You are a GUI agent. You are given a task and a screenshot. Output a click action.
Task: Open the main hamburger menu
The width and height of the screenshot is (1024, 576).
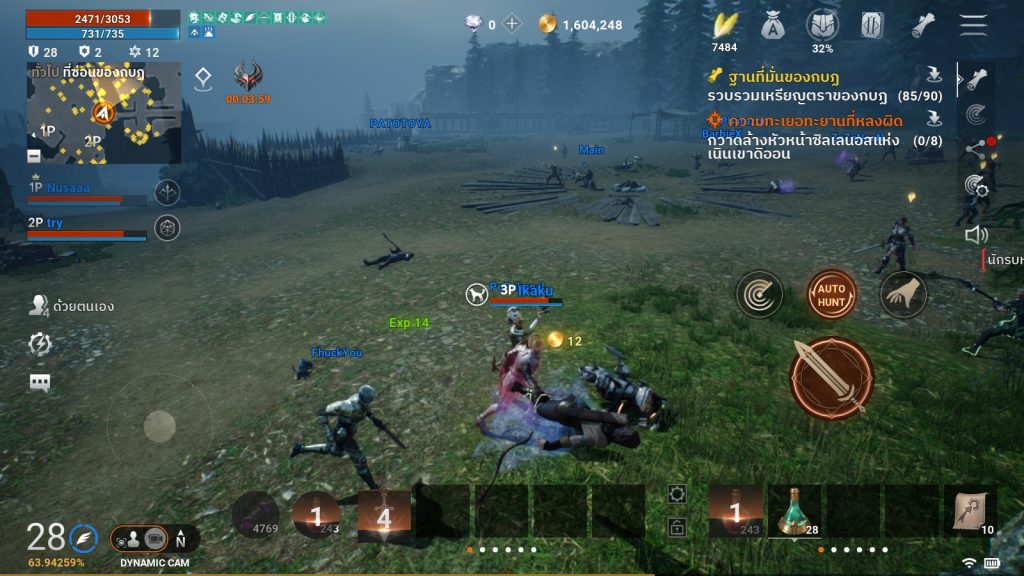tap(972, 25)
